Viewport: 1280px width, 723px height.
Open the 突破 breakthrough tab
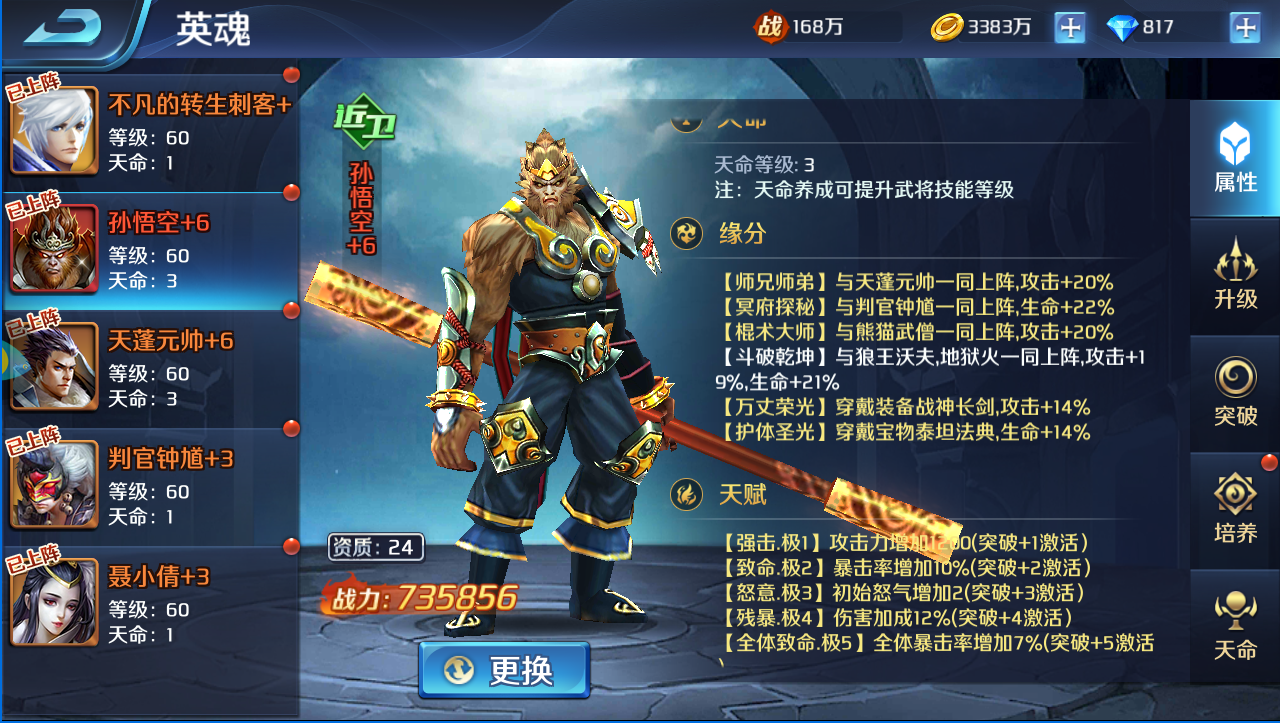click(1235, 392)
